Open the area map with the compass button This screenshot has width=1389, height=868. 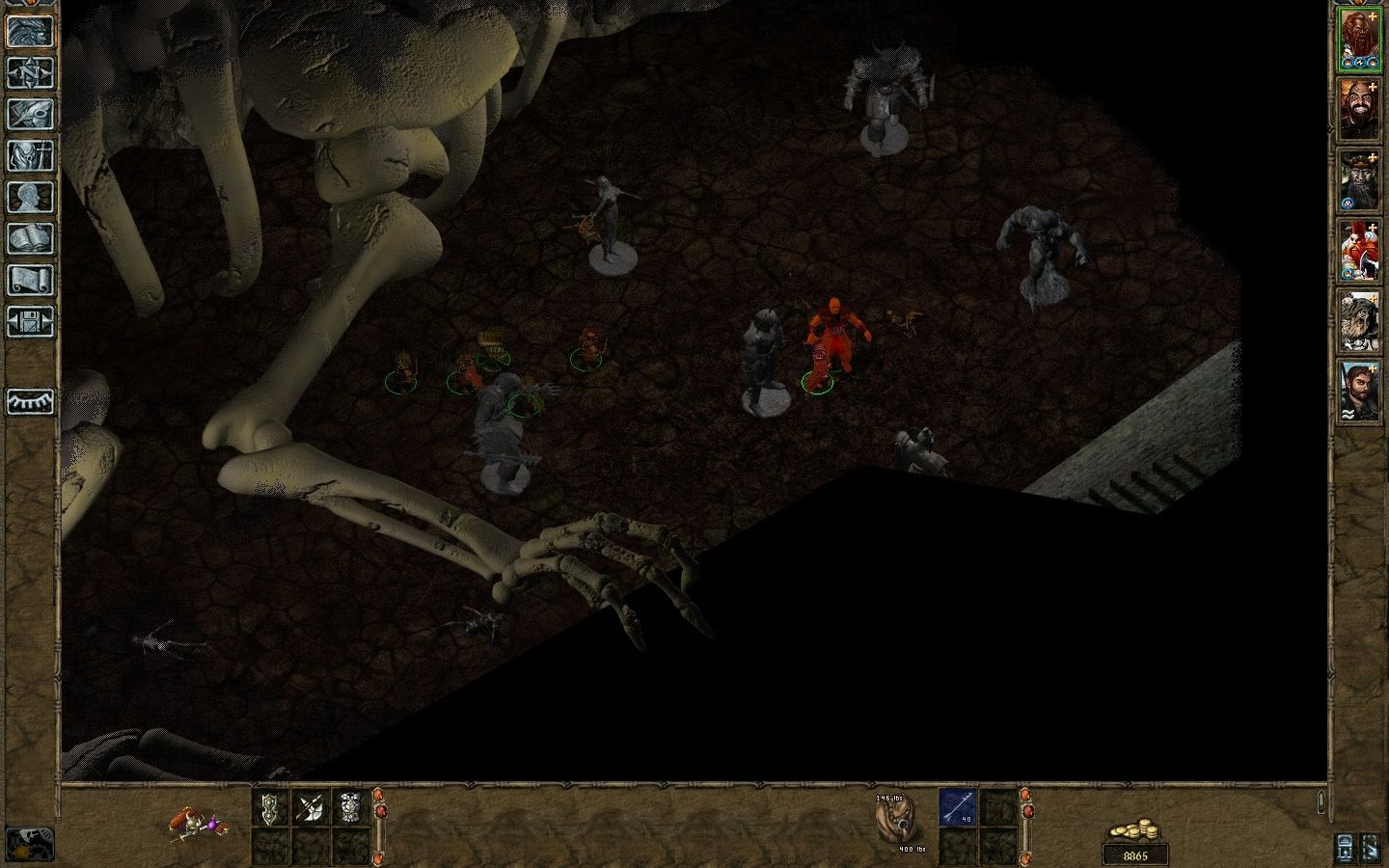[x=29, y=72]
